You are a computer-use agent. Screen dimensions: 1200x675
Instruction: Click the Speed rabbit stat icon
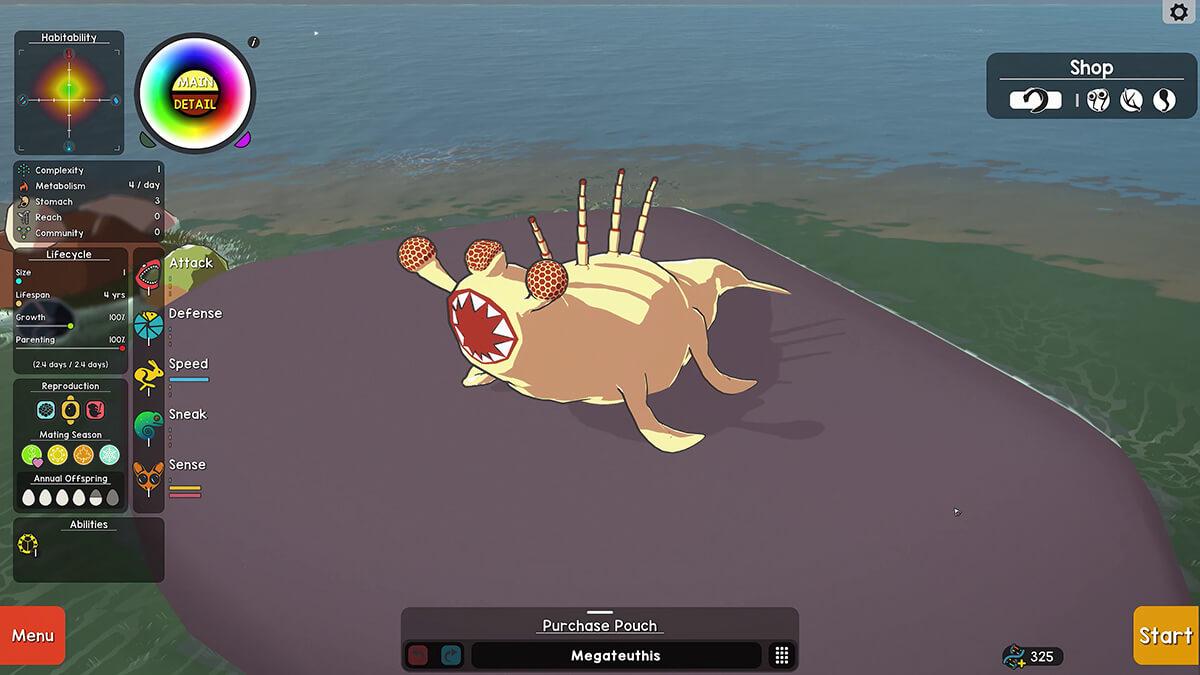coord(148,376)
